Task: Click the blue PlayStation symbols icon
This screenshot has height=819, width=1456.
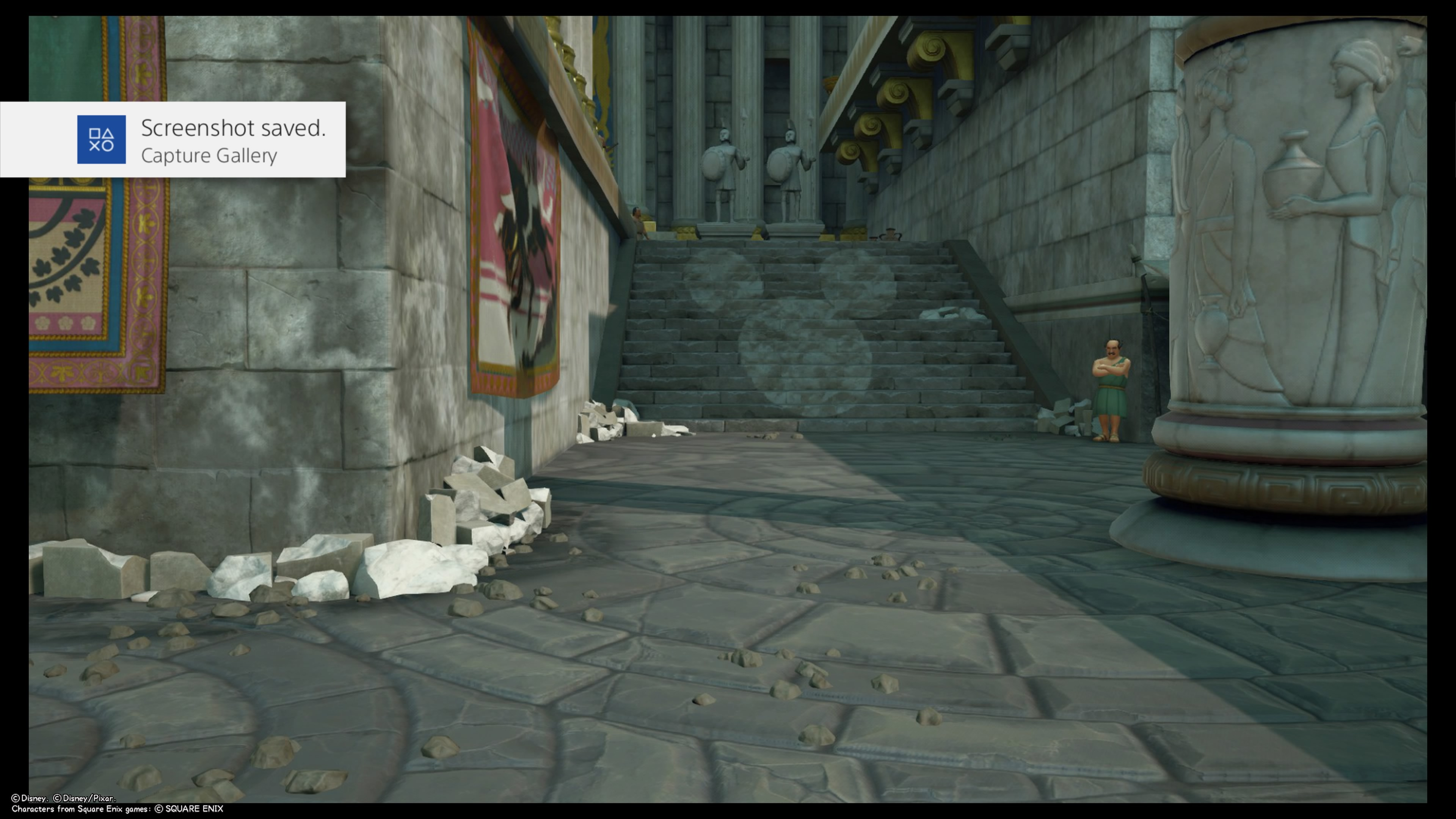Action: pyautogui.click(x=101, y=140)
